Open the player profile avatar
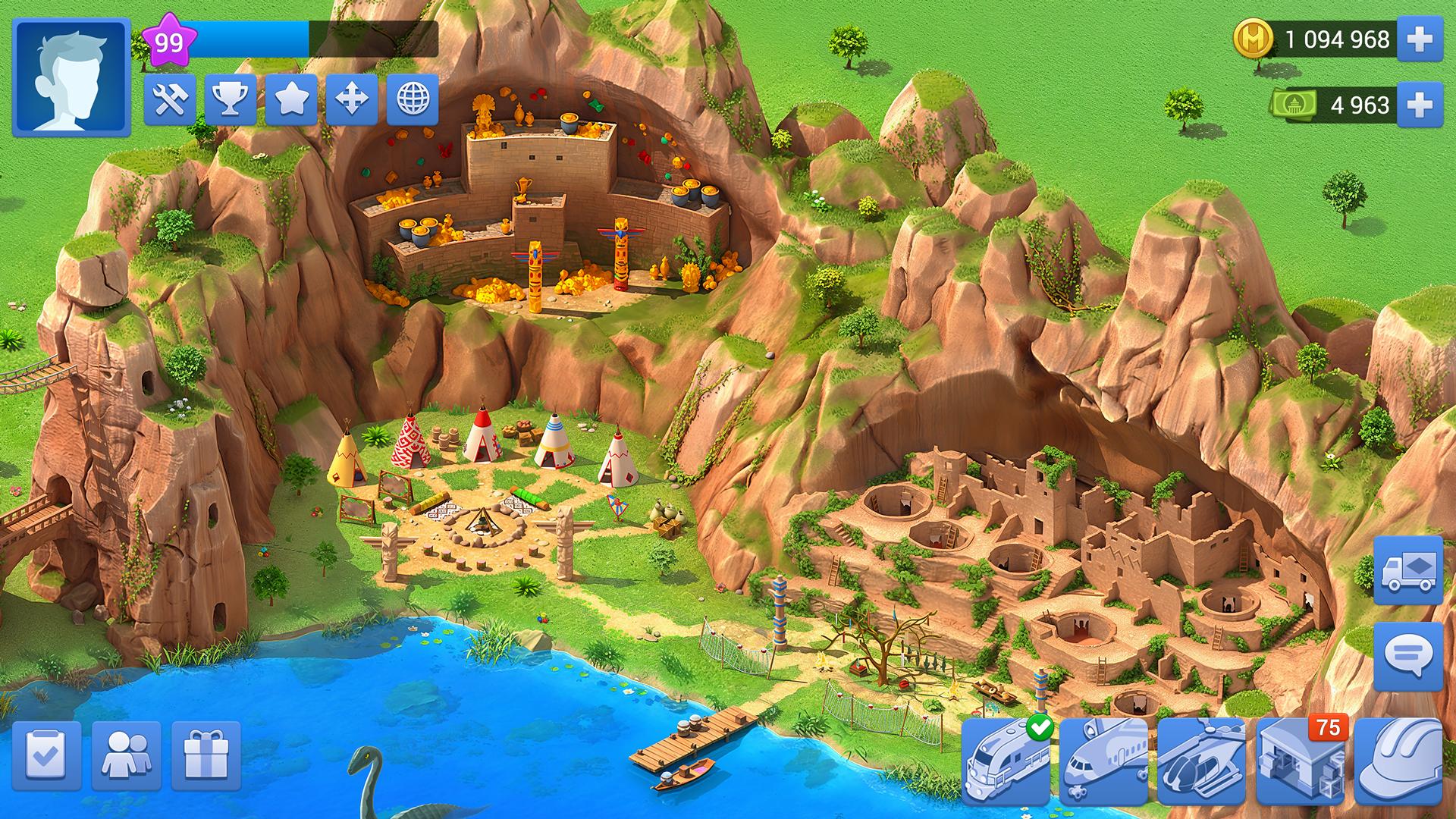Screen dimensions: 1456x819 coord(72,77)
